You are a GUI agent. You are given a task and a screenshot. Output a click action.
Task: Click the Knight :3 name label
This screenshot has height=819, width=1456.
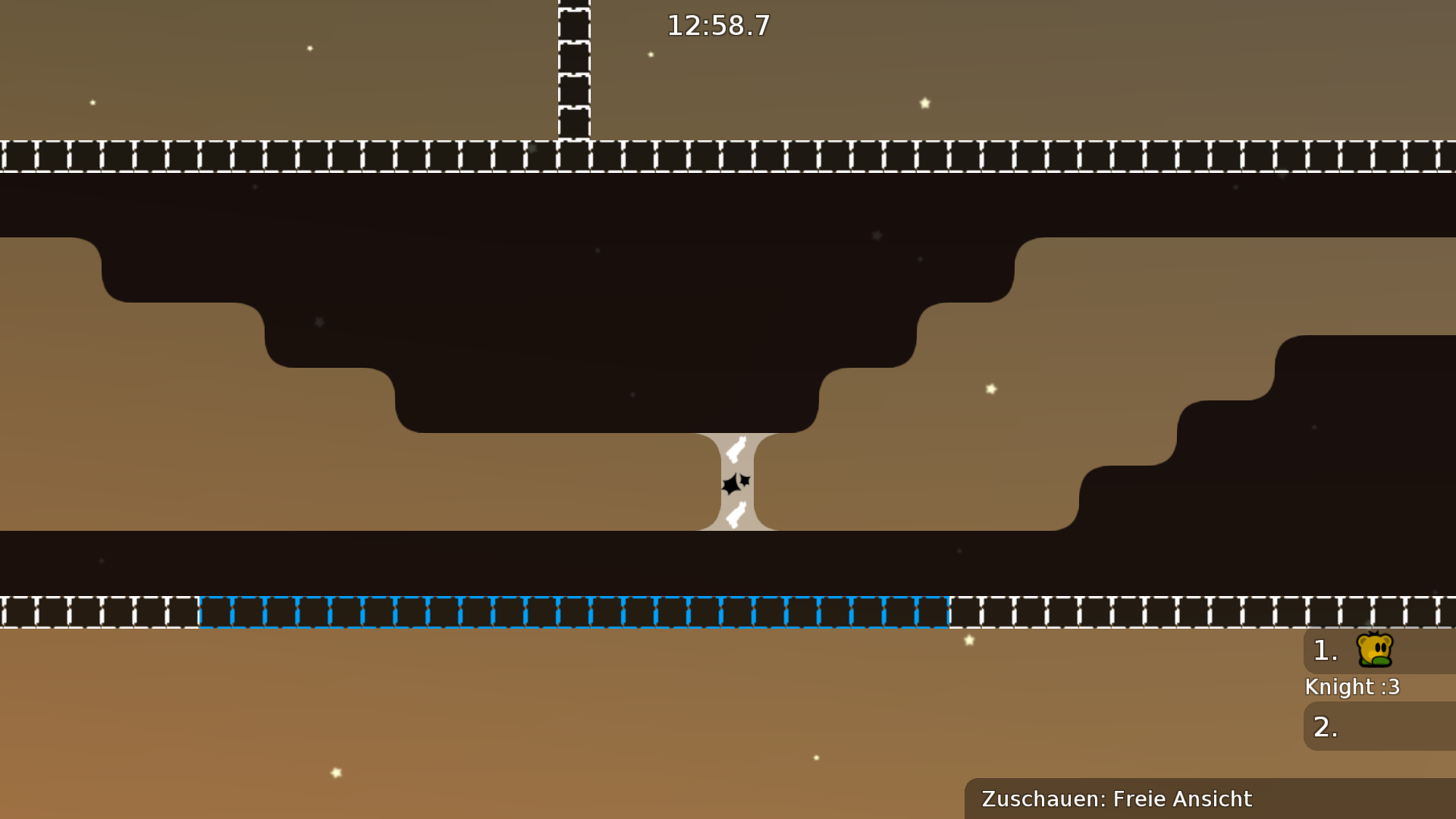click(x=1351, y=687)
